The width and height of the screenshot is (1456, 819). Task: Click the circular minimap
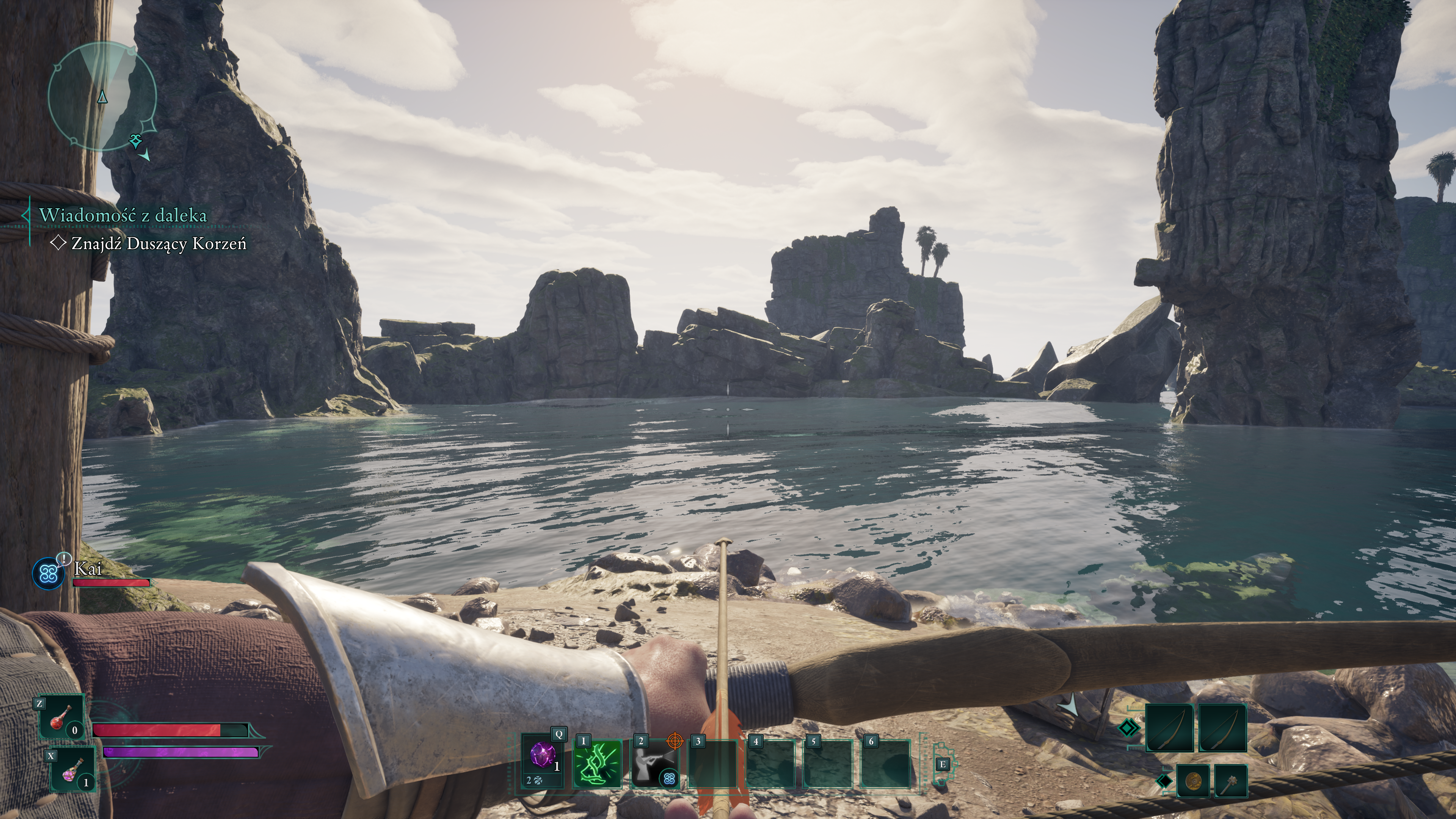102,98
